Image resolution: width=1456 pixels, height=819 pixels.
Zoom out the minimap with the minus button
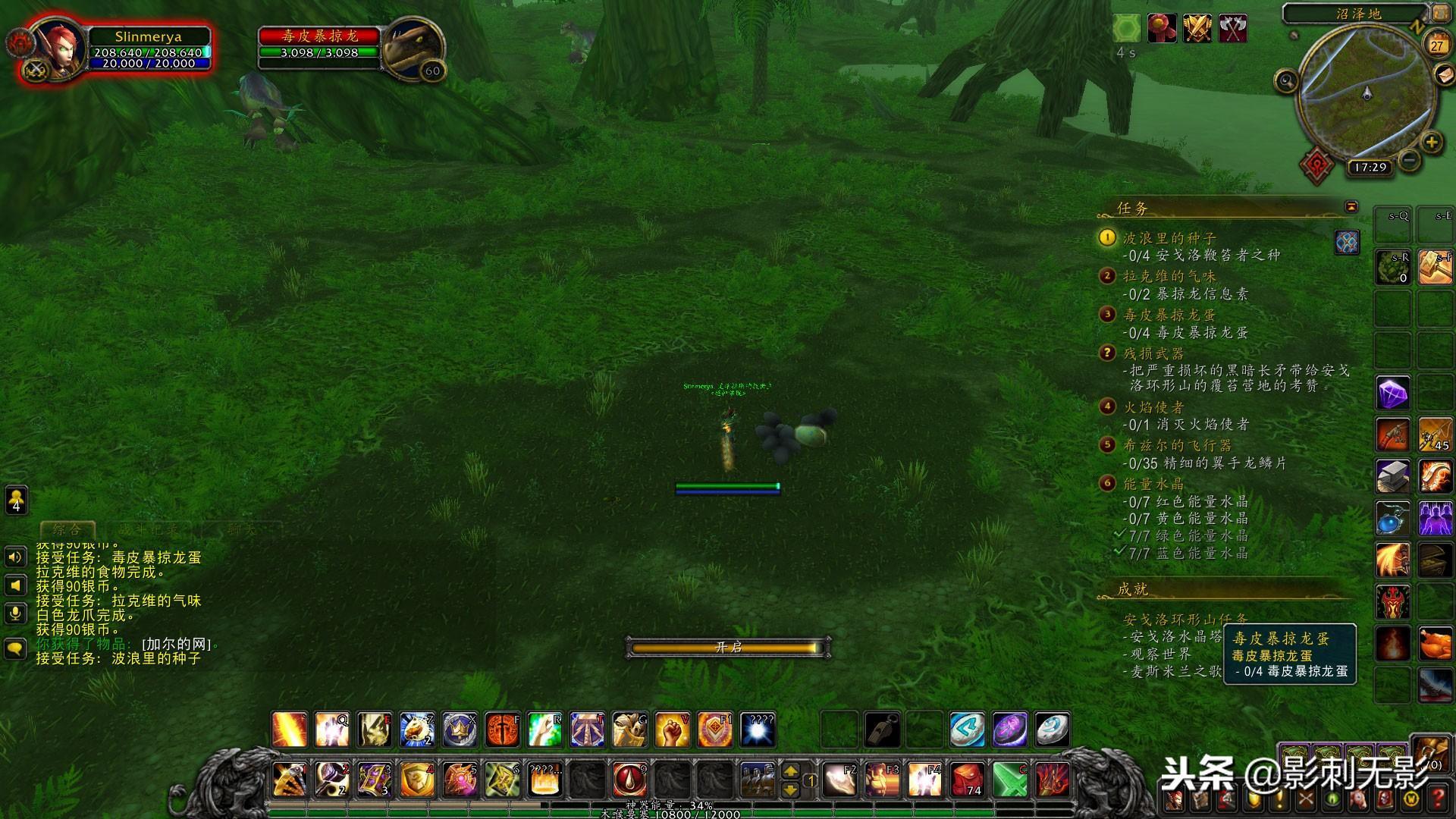[1409, 160]
